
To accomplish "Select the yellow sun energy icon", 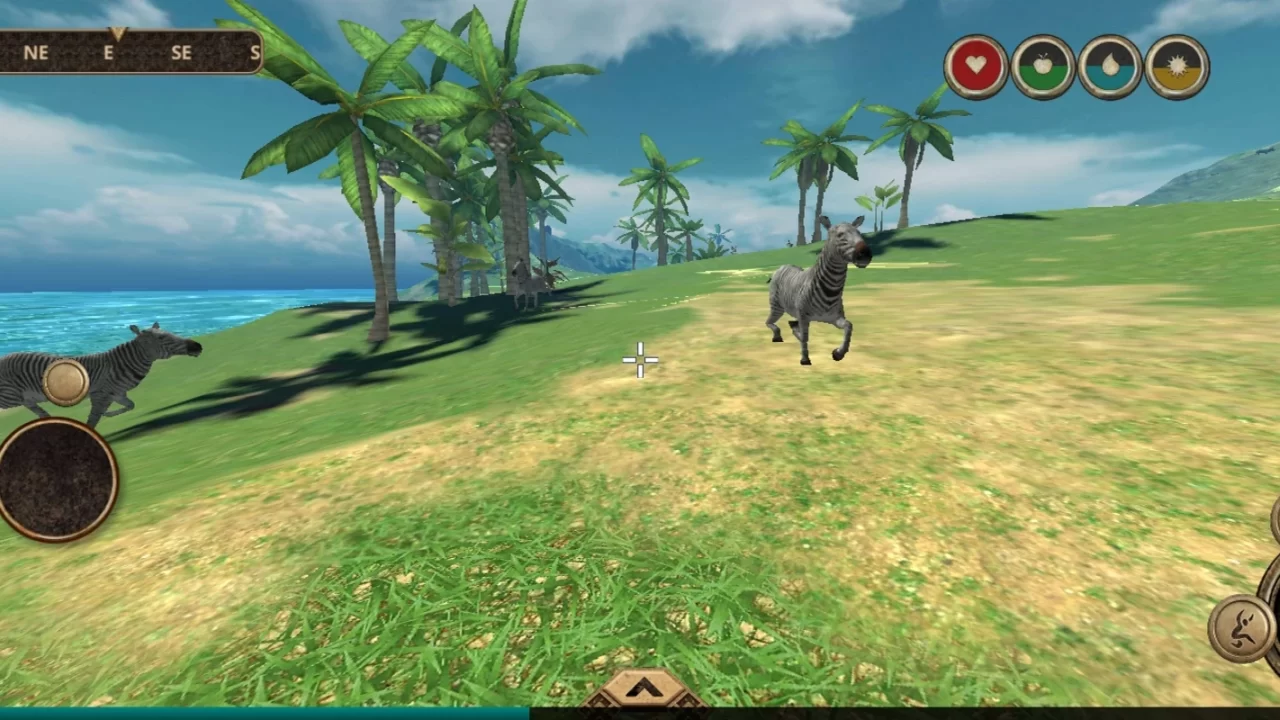I will 1176,65.
